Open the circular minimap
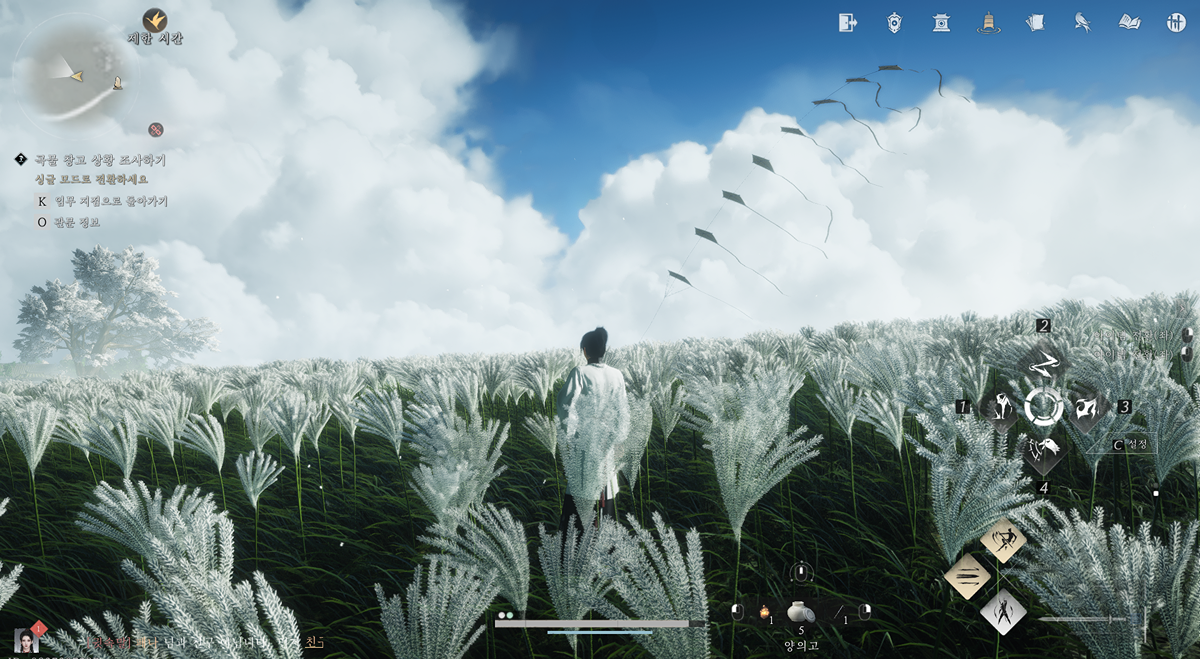The height and width of the screenshot is (659, 1200). click(x=76, y=74)
